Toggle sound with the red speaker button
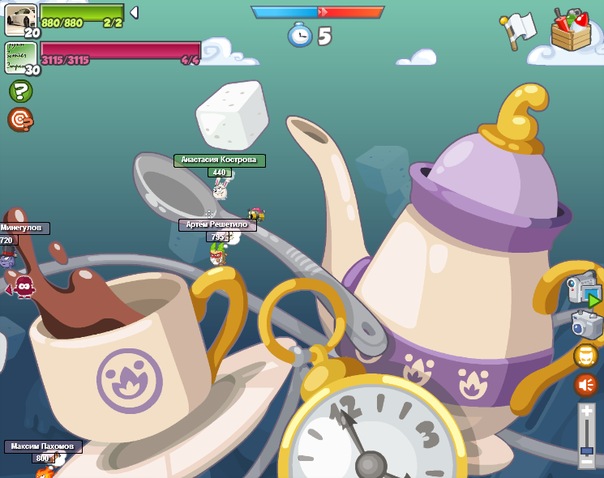The image size is (604, 478). coord(586,385)
